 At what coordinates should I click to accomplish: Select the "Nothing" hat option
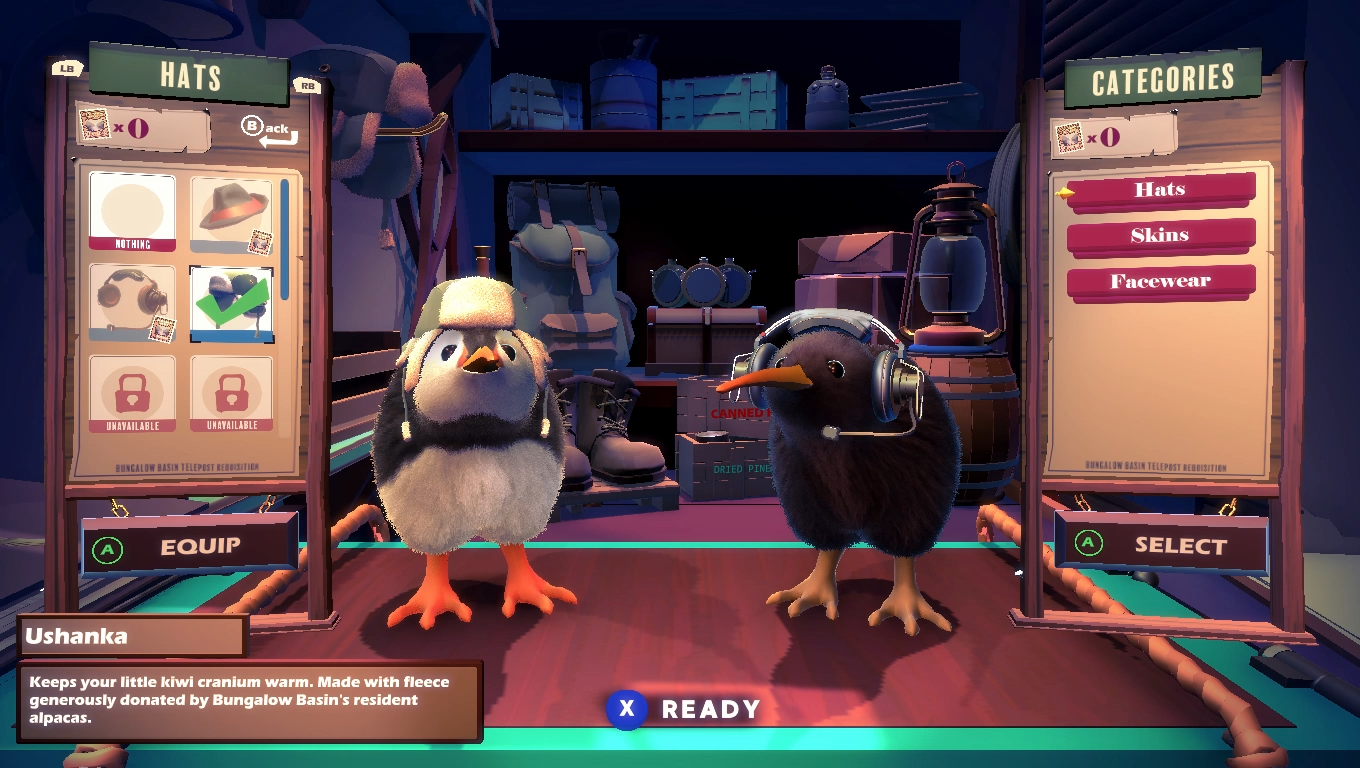point(133,210)
